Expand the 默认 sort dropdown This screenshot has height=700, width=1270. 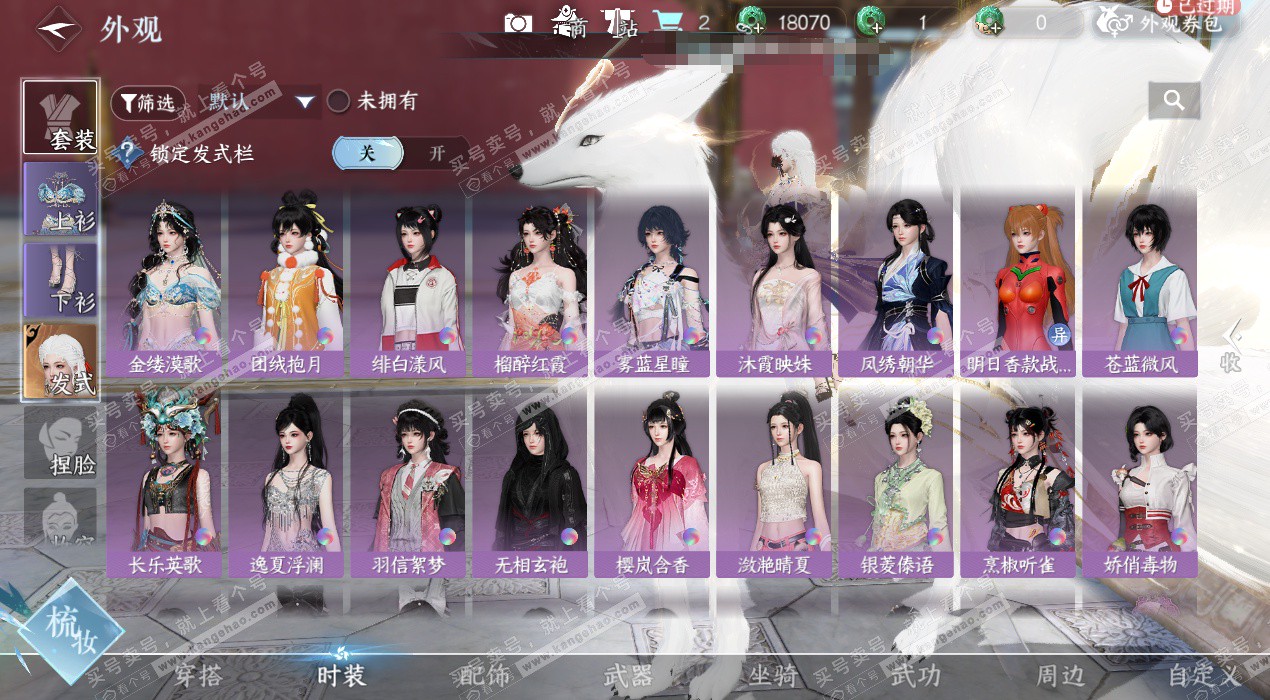260,102
